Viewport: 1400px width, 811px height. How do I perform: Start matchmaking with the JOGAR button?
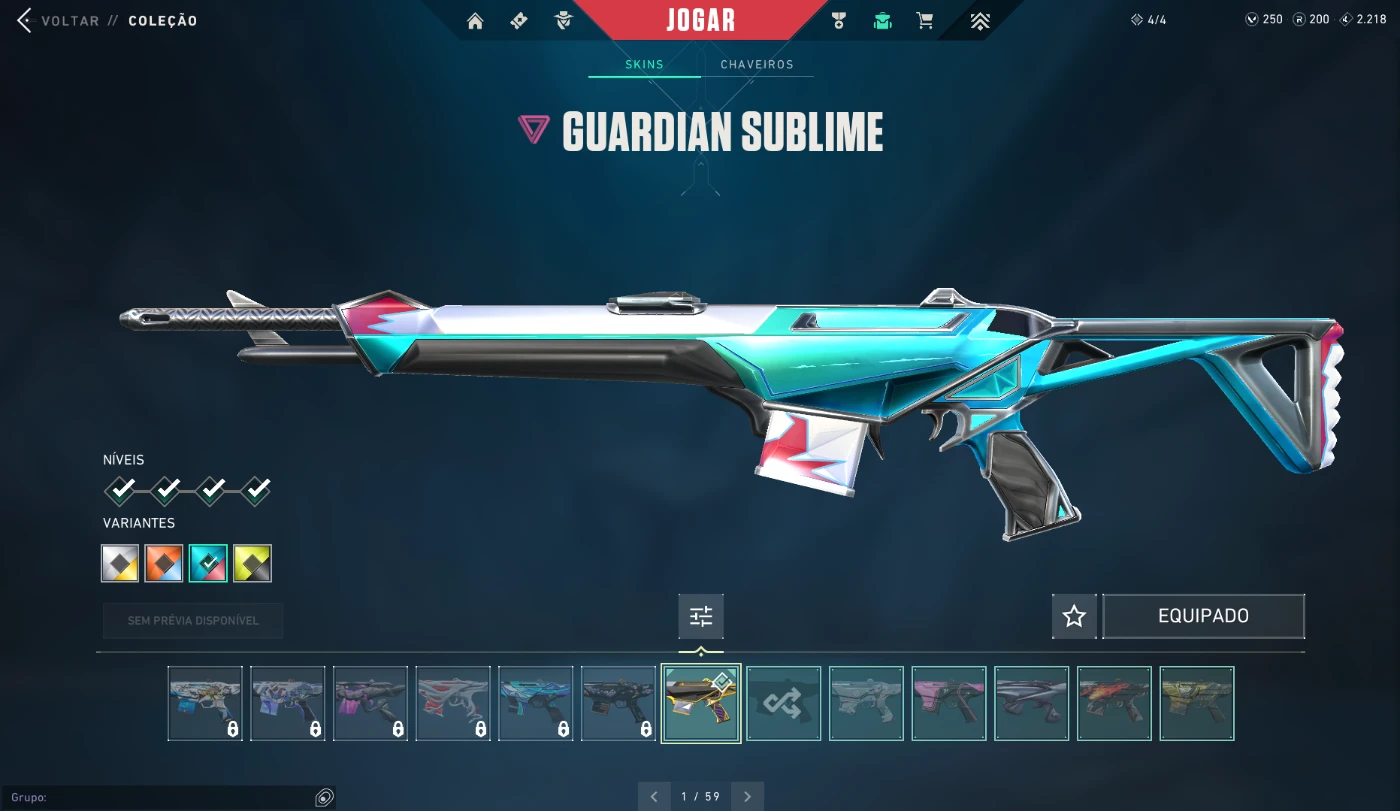point(700,20)
